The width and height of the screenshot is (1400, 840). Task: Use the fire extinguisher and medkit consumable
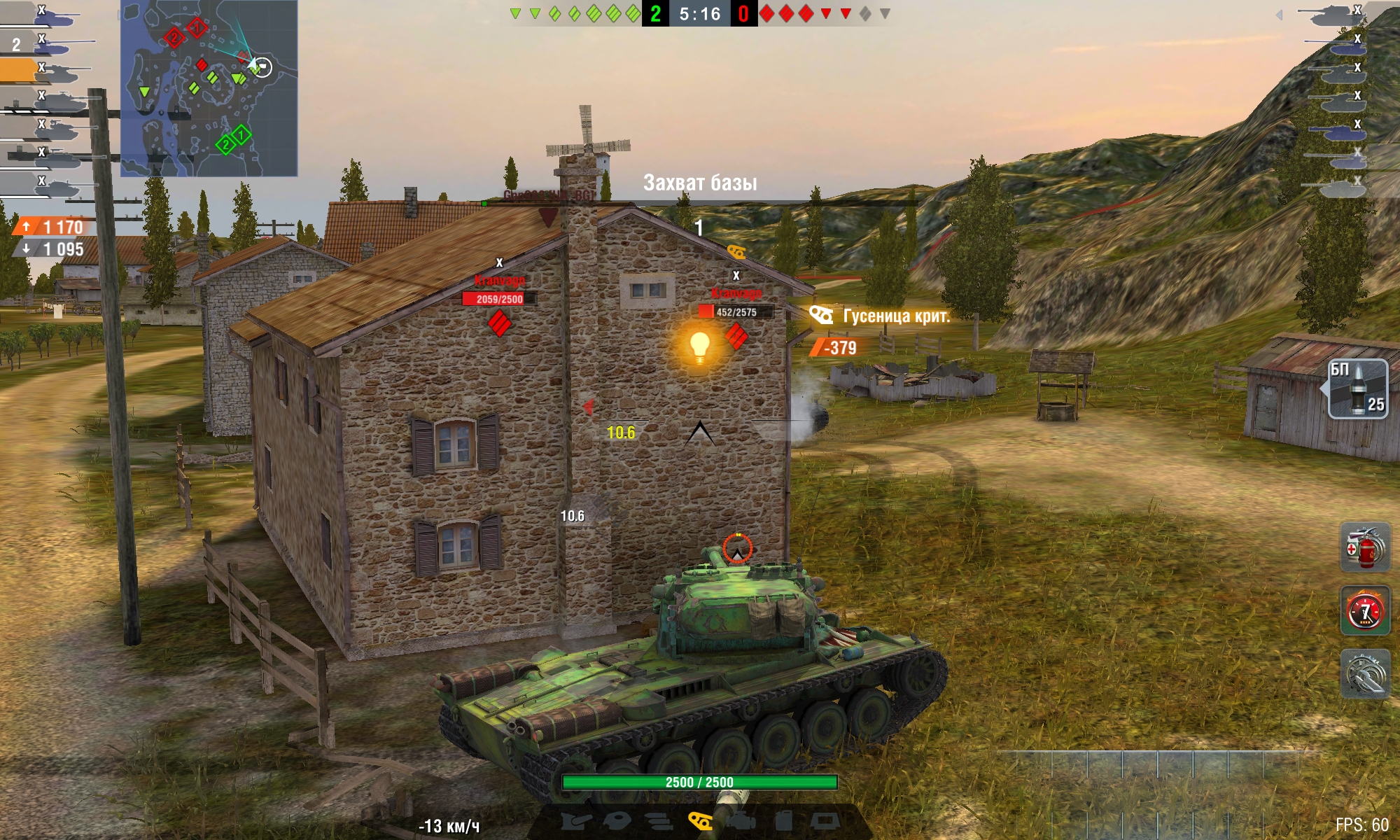1364,547
